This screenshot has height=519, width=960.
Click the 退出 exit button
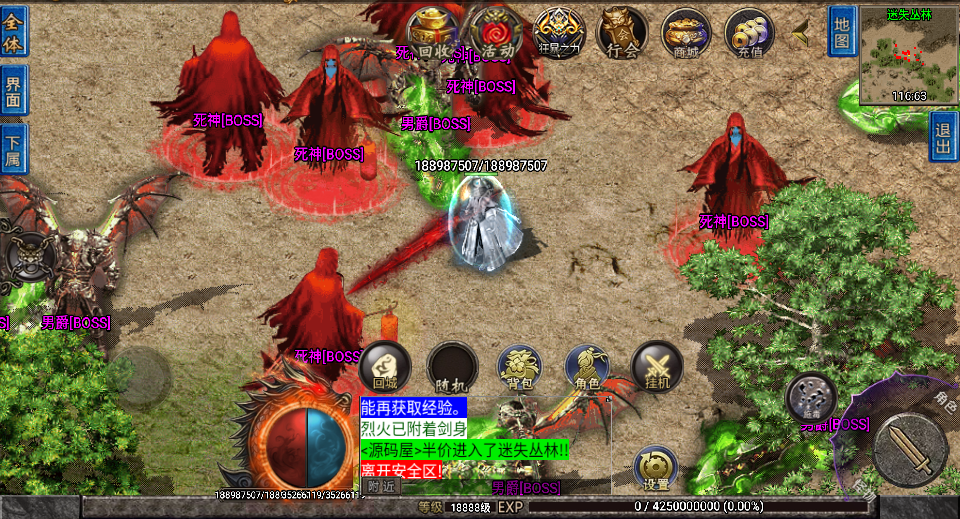pyautogui.click(x=943, y=137)
